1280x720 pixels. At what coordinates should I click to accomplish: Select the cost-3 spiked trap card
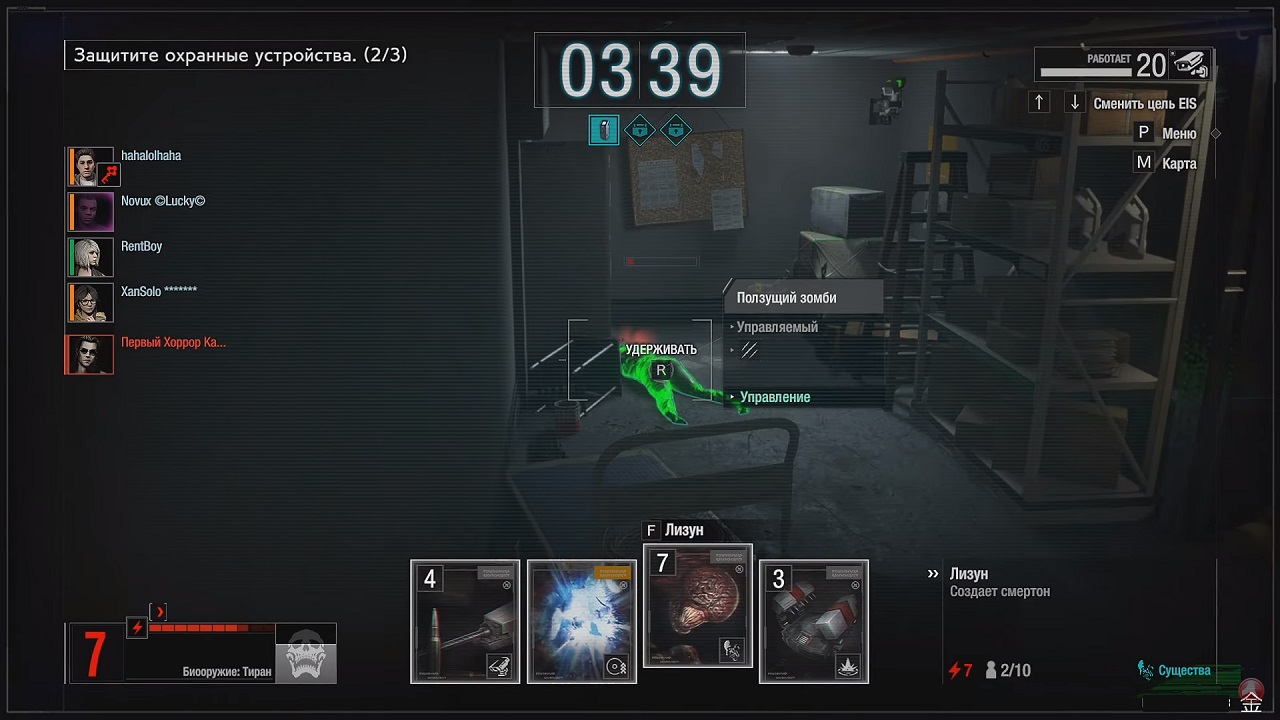[814, 621]
